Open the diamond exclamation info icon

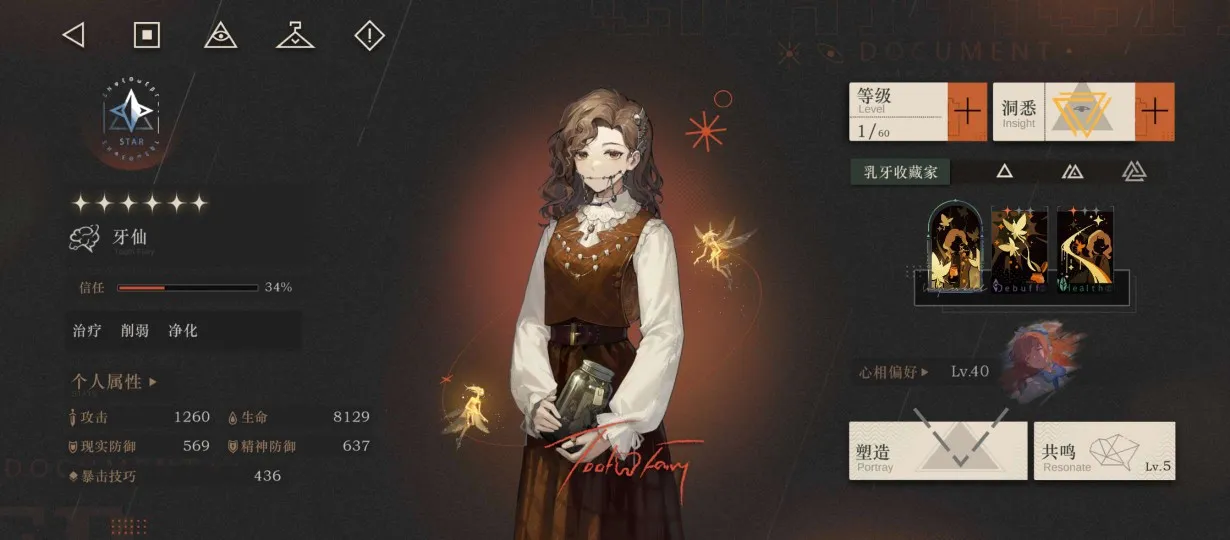pyautogui.click(x=370, y=36)
